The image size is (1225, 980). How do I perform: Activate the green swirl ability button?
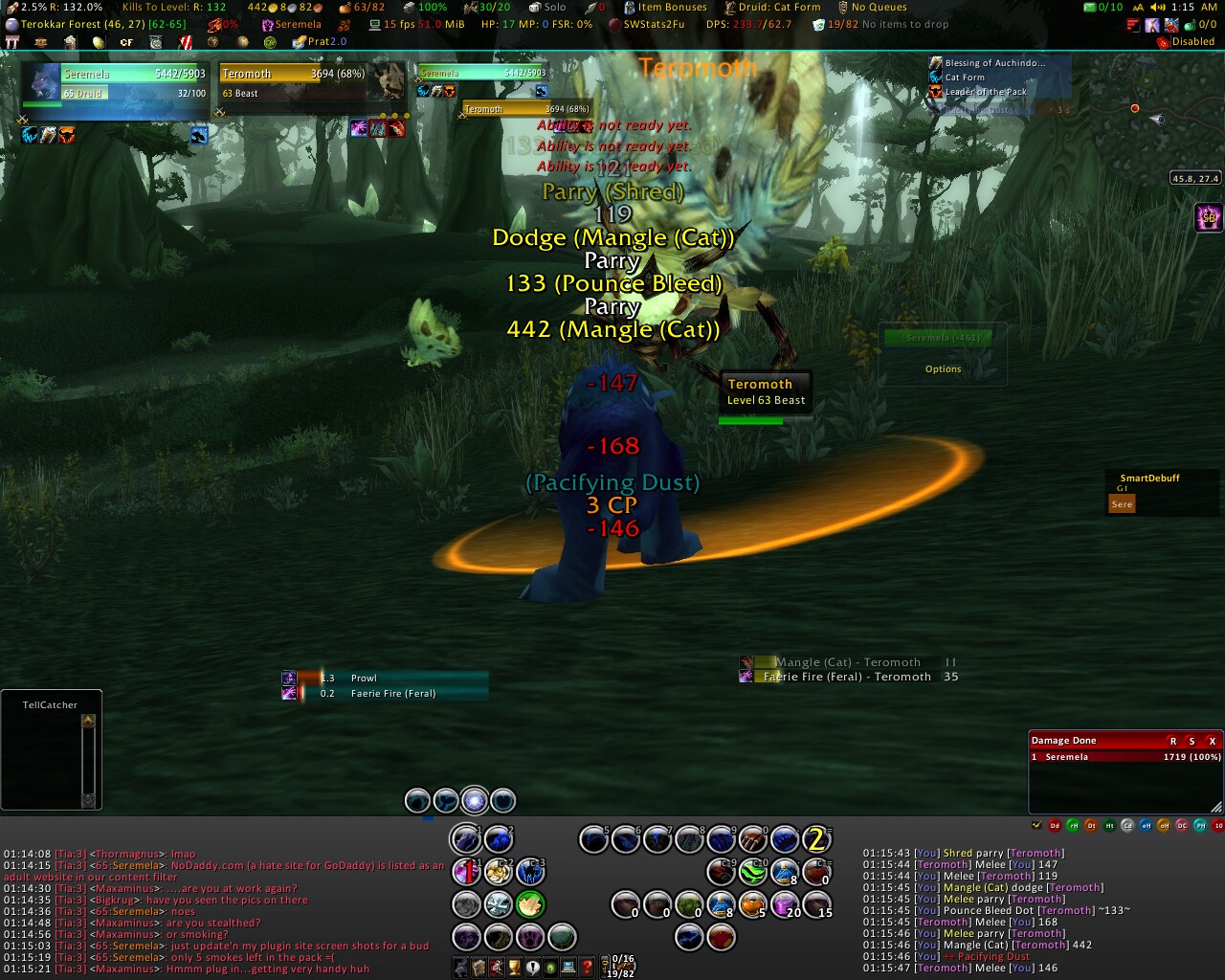[x=753, y=872]
